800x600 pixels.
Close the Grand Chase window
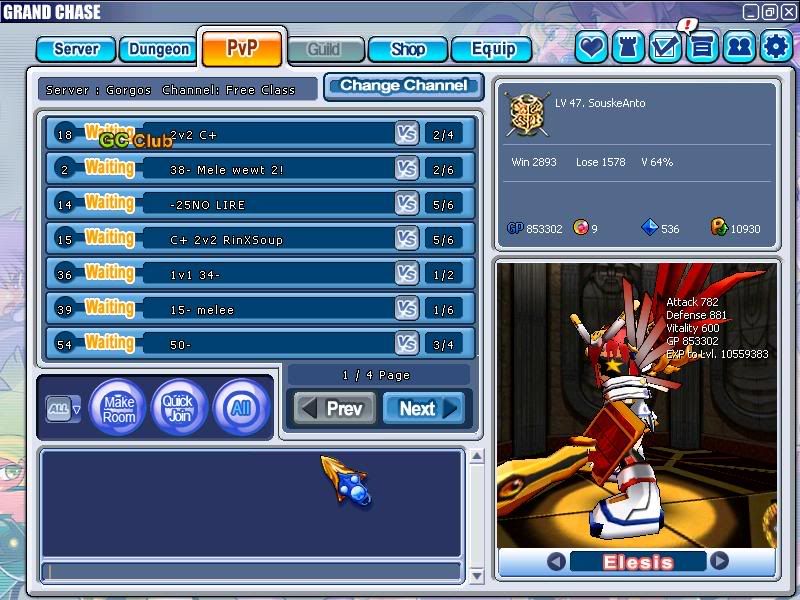pos(785,12)
